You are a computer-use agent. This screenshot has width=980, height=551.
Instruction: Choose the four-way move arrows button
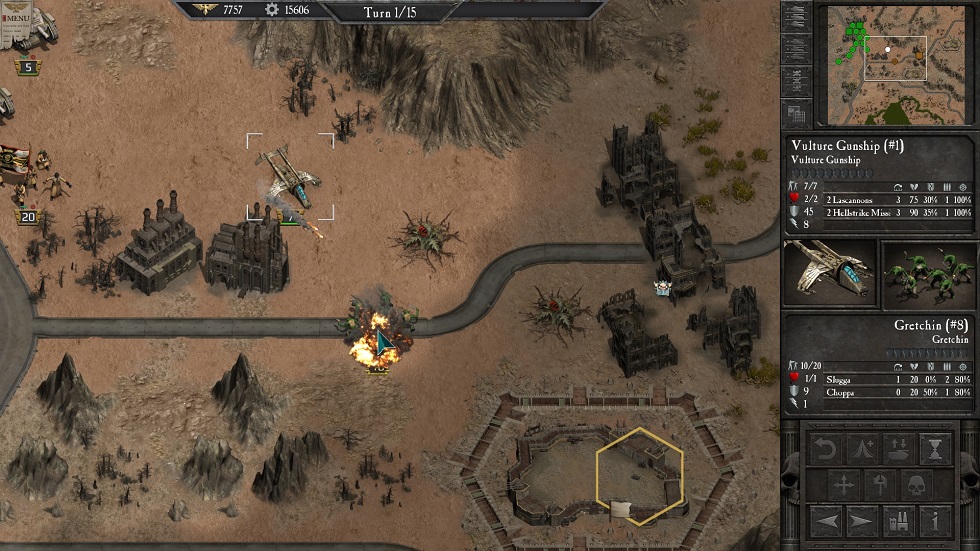(845, 485)
